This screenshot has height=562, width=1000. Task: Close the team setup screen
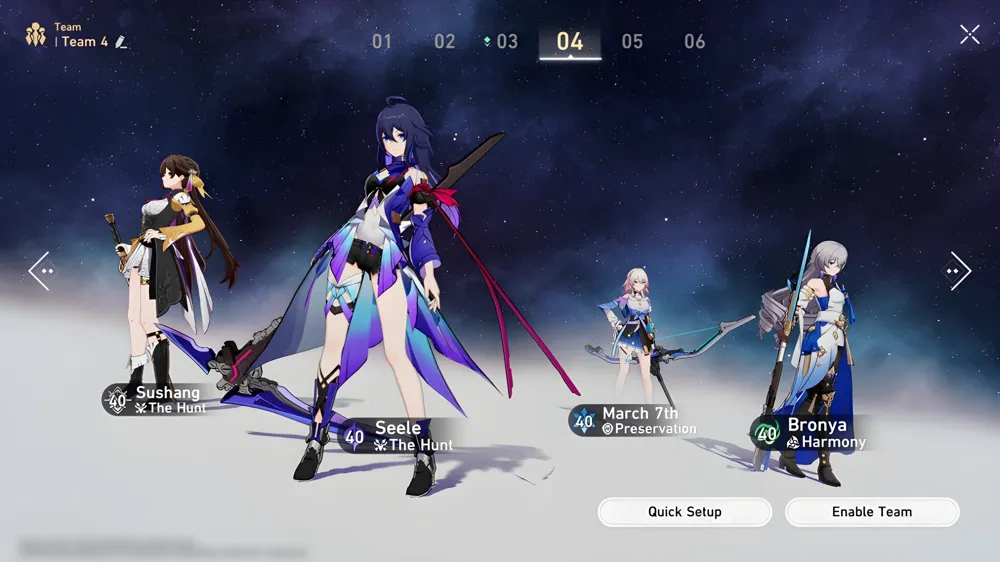[969, 35]
